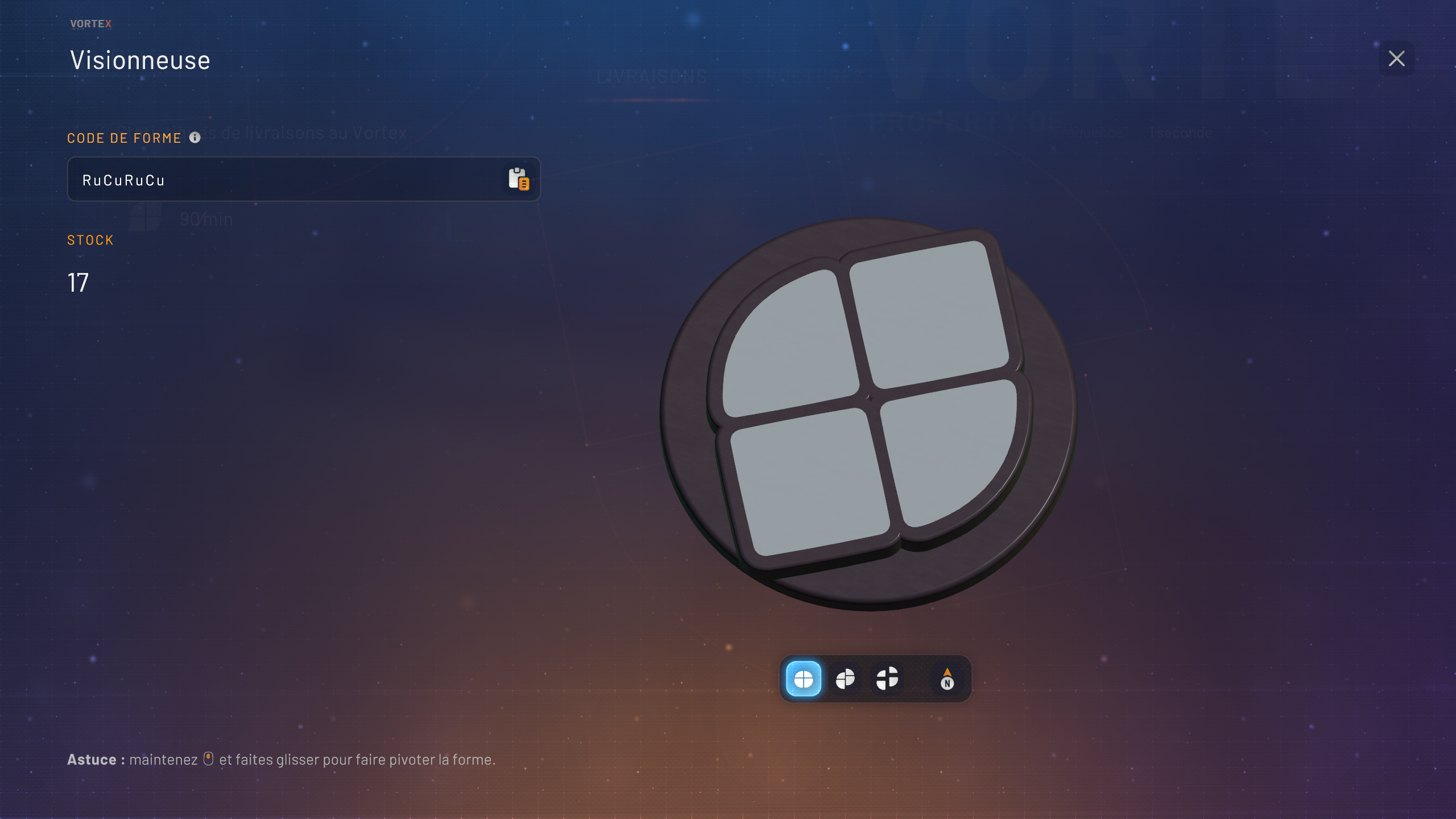Image resolution: width=1456 pixels, height=819 pixels.
Task: Click the shape code input field
Action: pyautogui.click(x=284, y=180)
